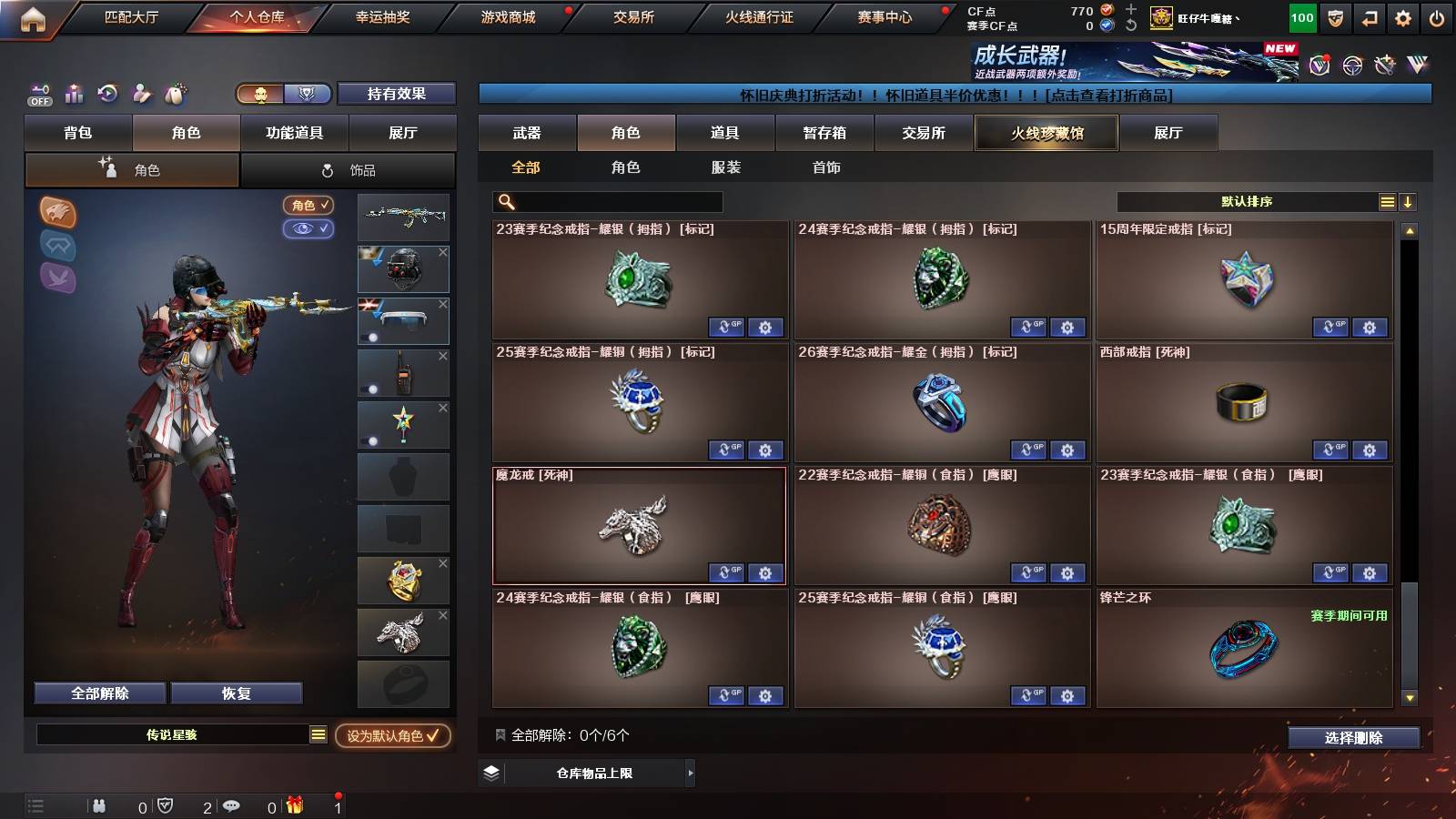Open the 首饰 jewelry sub-tab
1456x819 pixels.
click(x=827, y=167)
